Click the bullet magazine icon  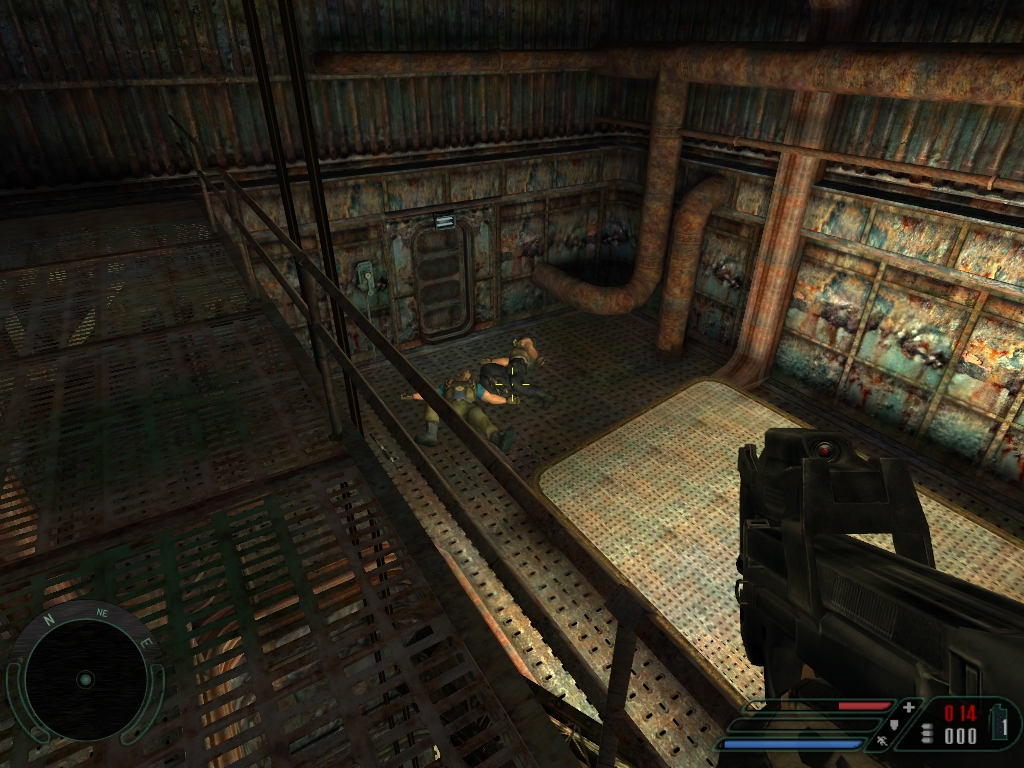(927, 735)
